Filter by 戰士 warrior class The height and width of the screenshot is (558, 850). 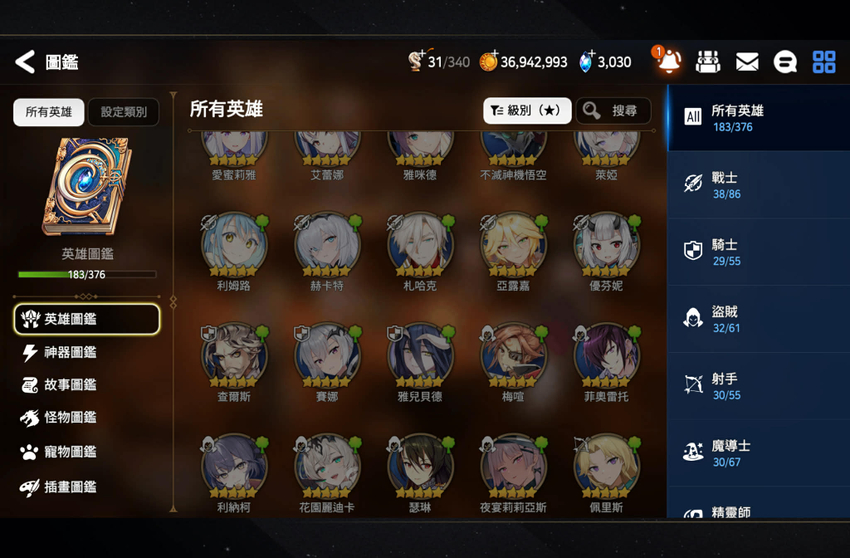pyautogui.click(x=758, y=185)
